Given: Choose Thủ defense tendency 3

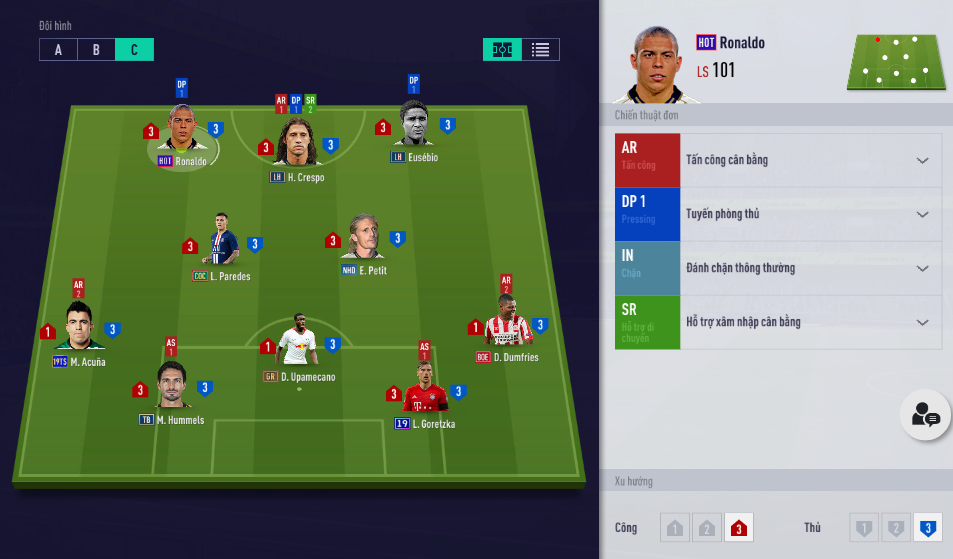Looking at the screenshot, I should point(928,528).
